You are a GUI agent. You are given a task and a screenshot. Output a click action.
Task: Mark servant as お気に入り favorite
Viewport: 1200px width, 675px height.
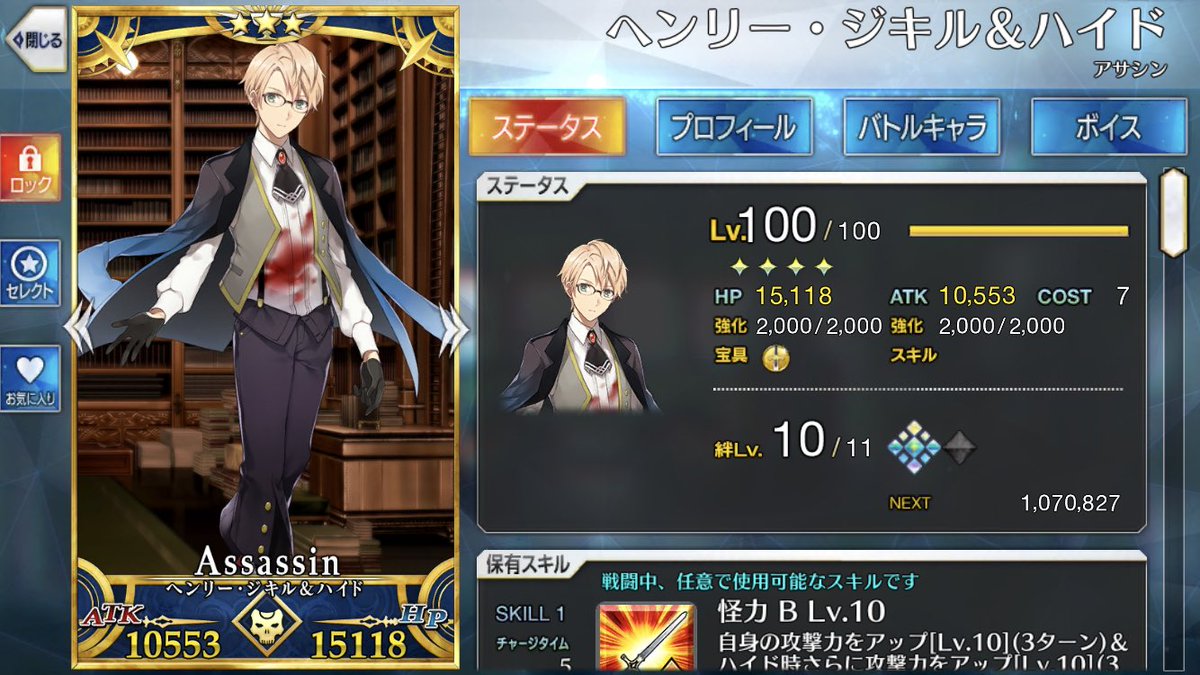coord(30,378)
